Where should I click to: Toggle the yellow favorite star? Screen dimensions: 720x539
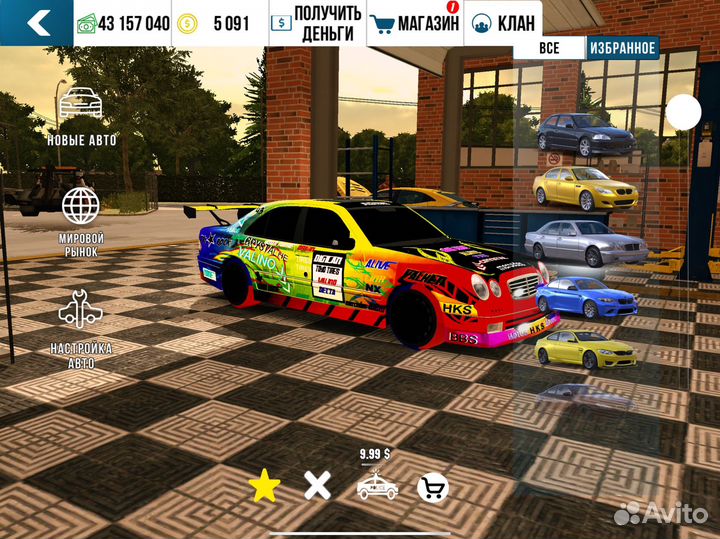coord(265,487)
